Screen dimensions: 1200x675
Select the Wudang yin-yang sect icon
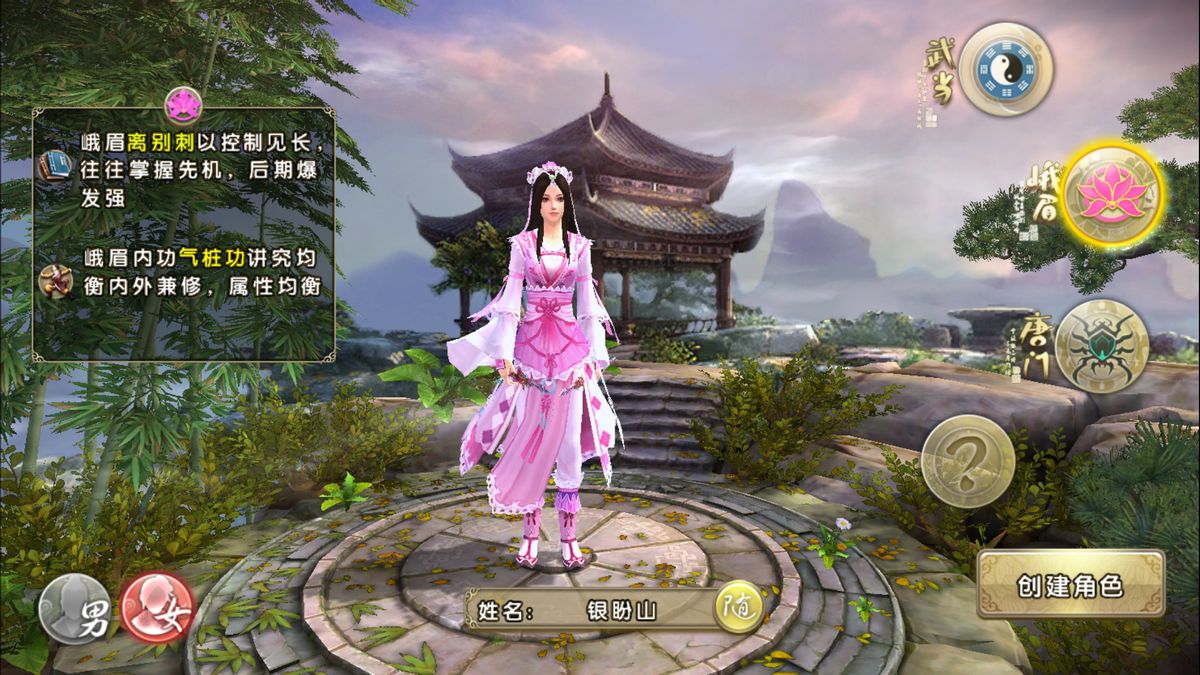(x=1005, y=69)
